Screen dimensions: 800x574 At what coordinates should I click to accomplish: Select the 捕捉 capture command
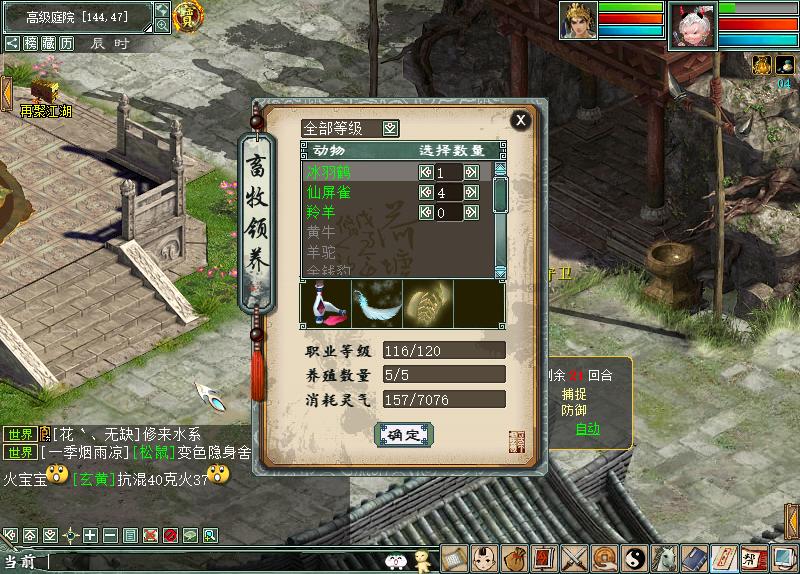574,394
